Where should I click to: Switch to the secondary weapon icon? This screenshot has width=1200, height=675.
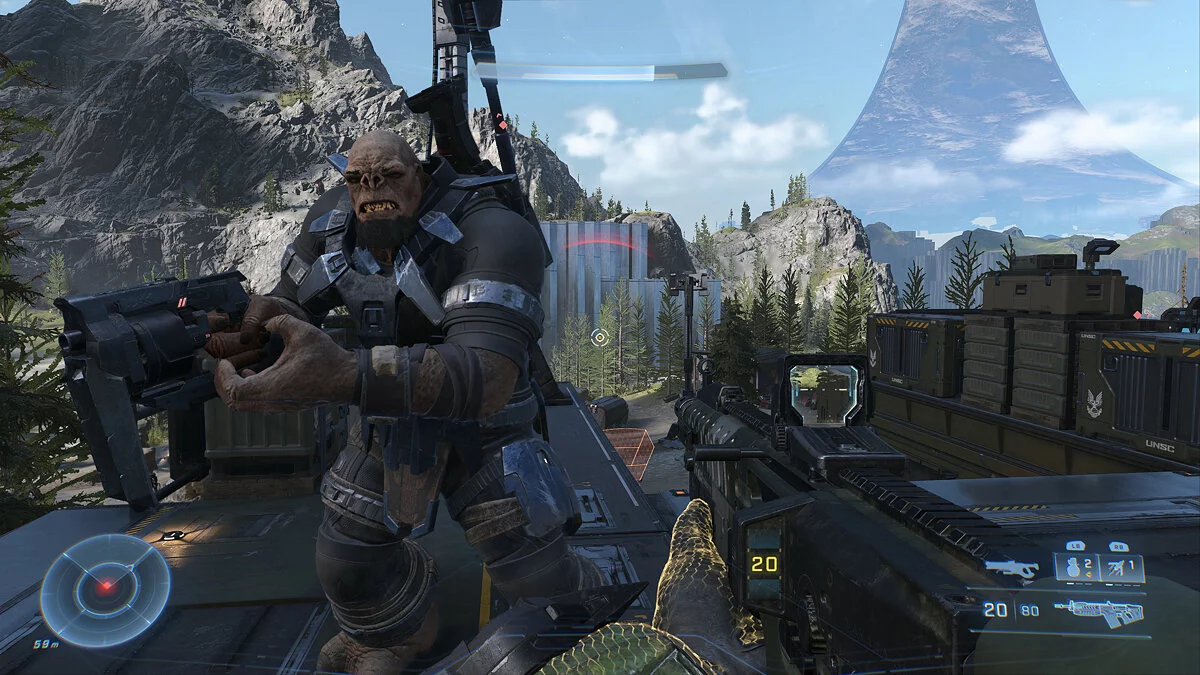(x=1011, y=568)
